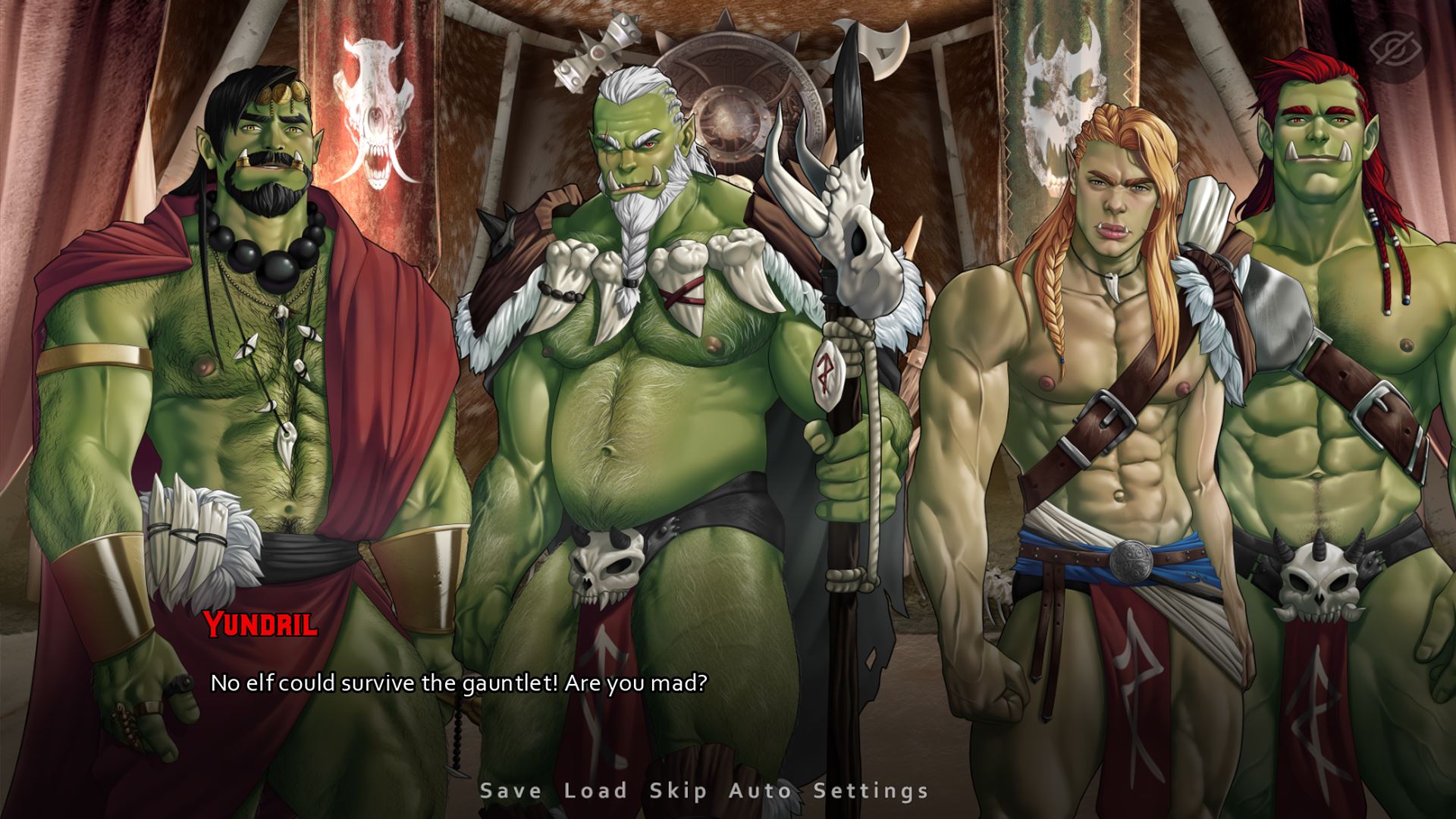Open the Save menu

[x=511, y=791]
